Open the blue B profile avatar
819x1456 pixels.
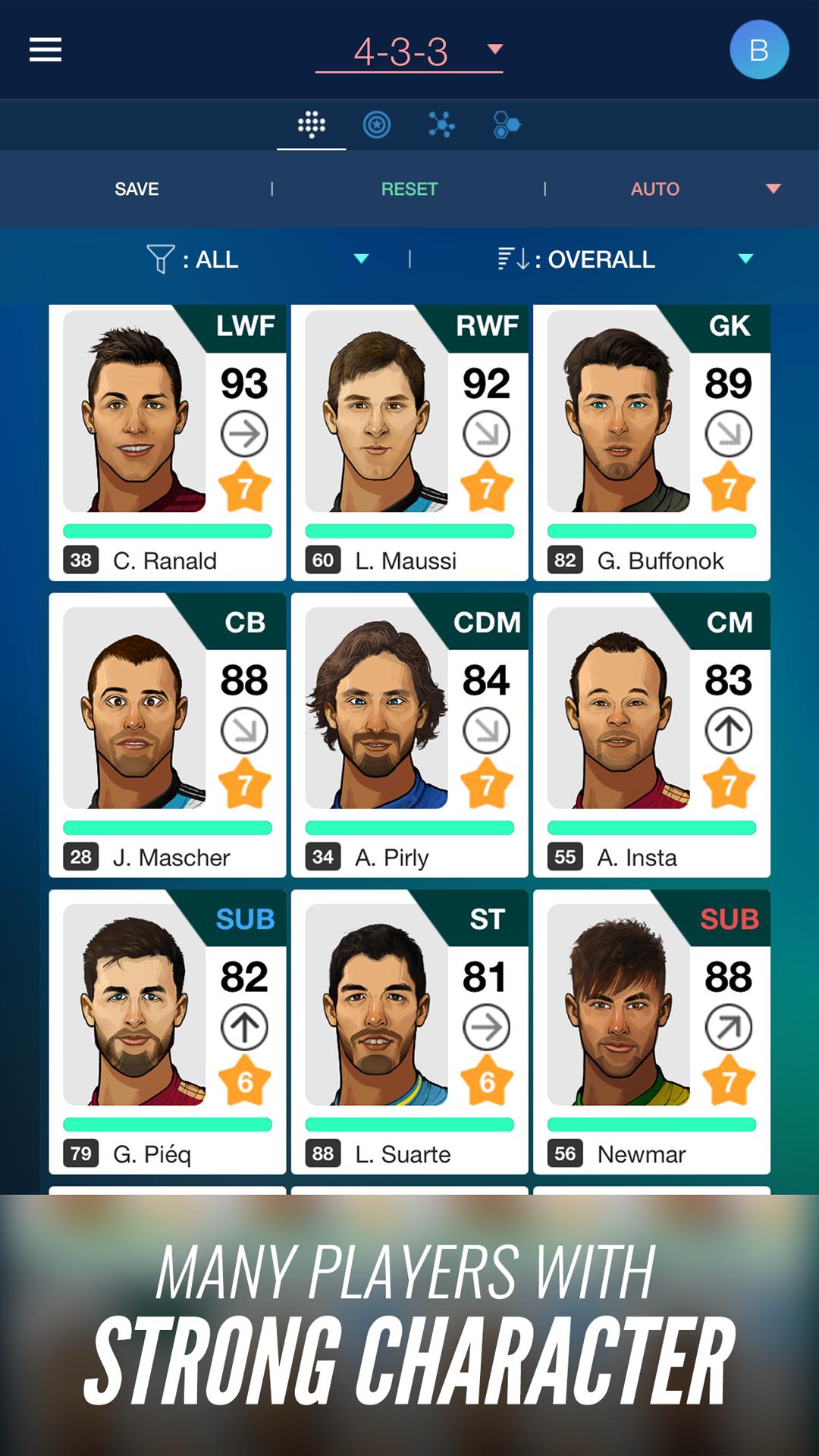[x=758, y=50]
